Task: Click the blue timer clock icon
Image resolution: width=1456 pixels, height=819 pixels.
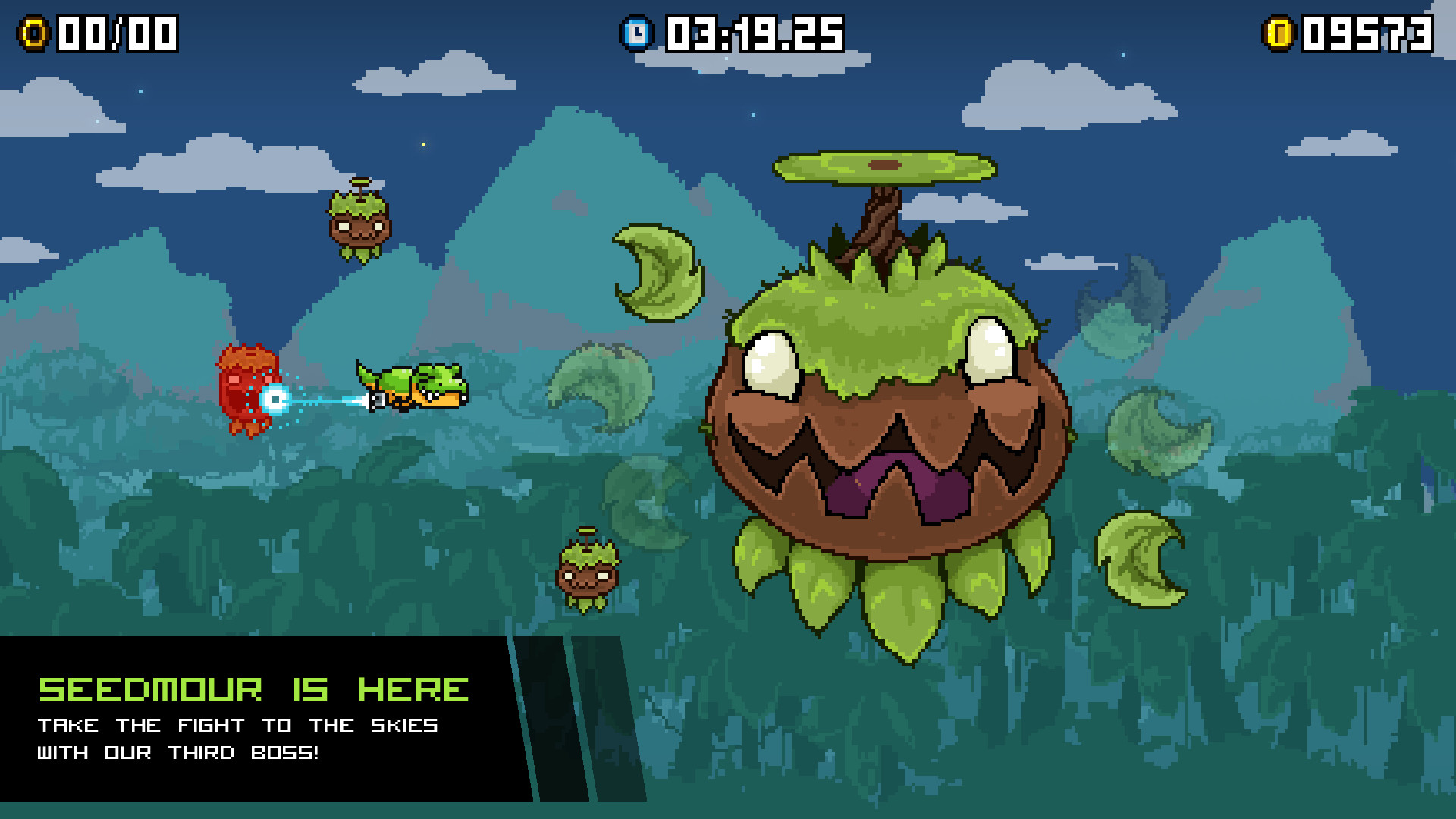Action: tap(639, 32)
